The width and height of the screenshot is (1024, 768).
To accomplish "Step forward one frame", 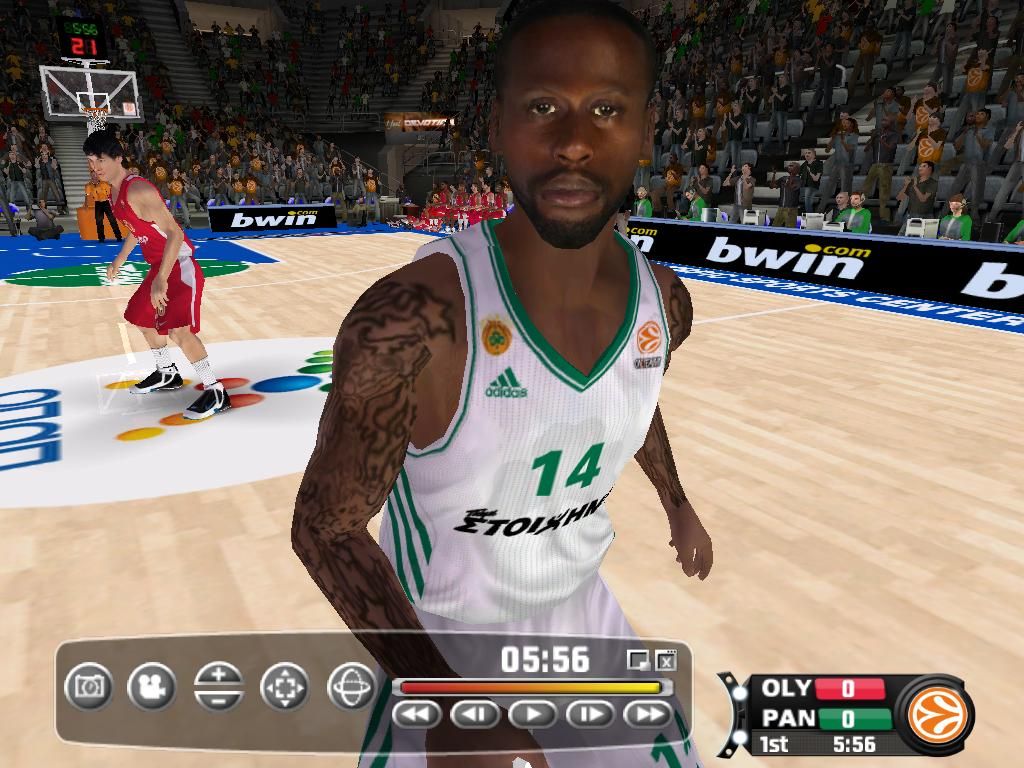I will 591,714.
